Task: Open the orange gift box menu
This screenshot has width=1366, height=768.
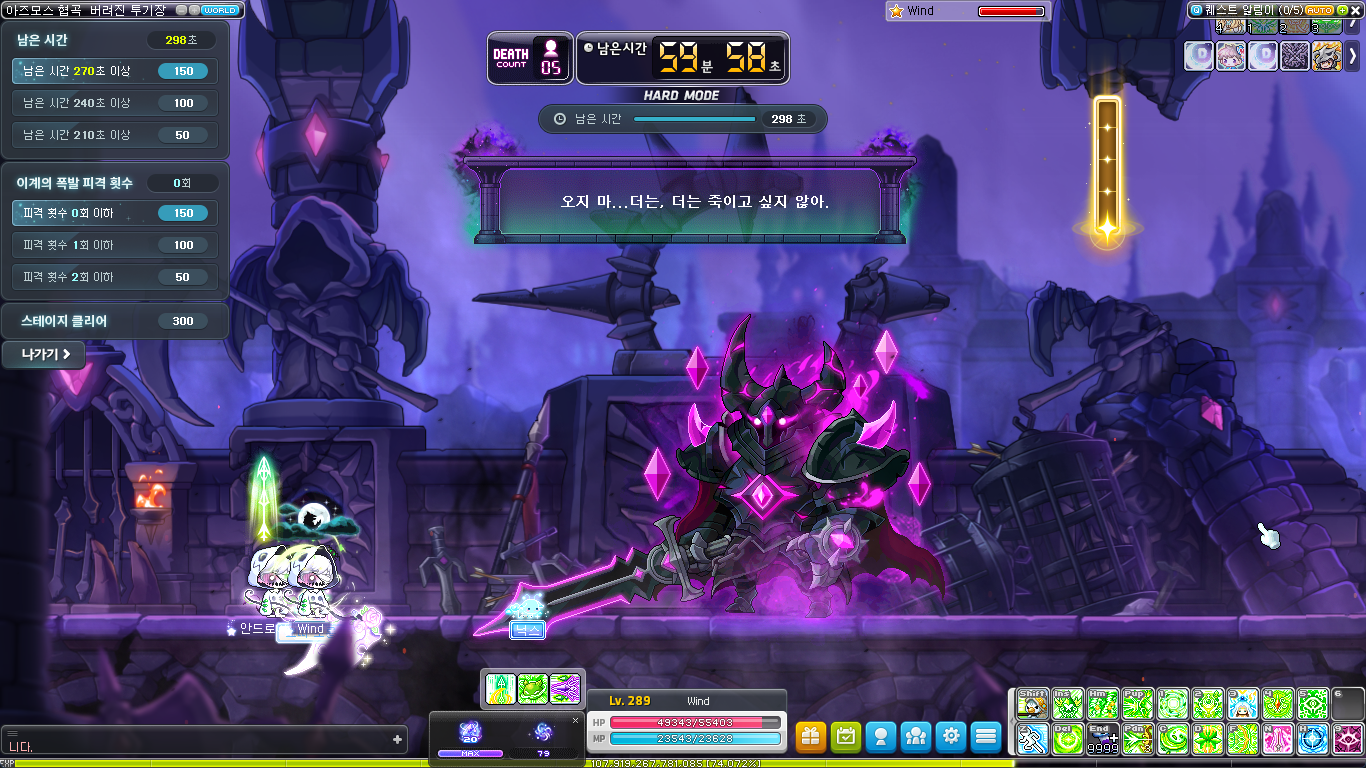Action: tap(811, 737)
